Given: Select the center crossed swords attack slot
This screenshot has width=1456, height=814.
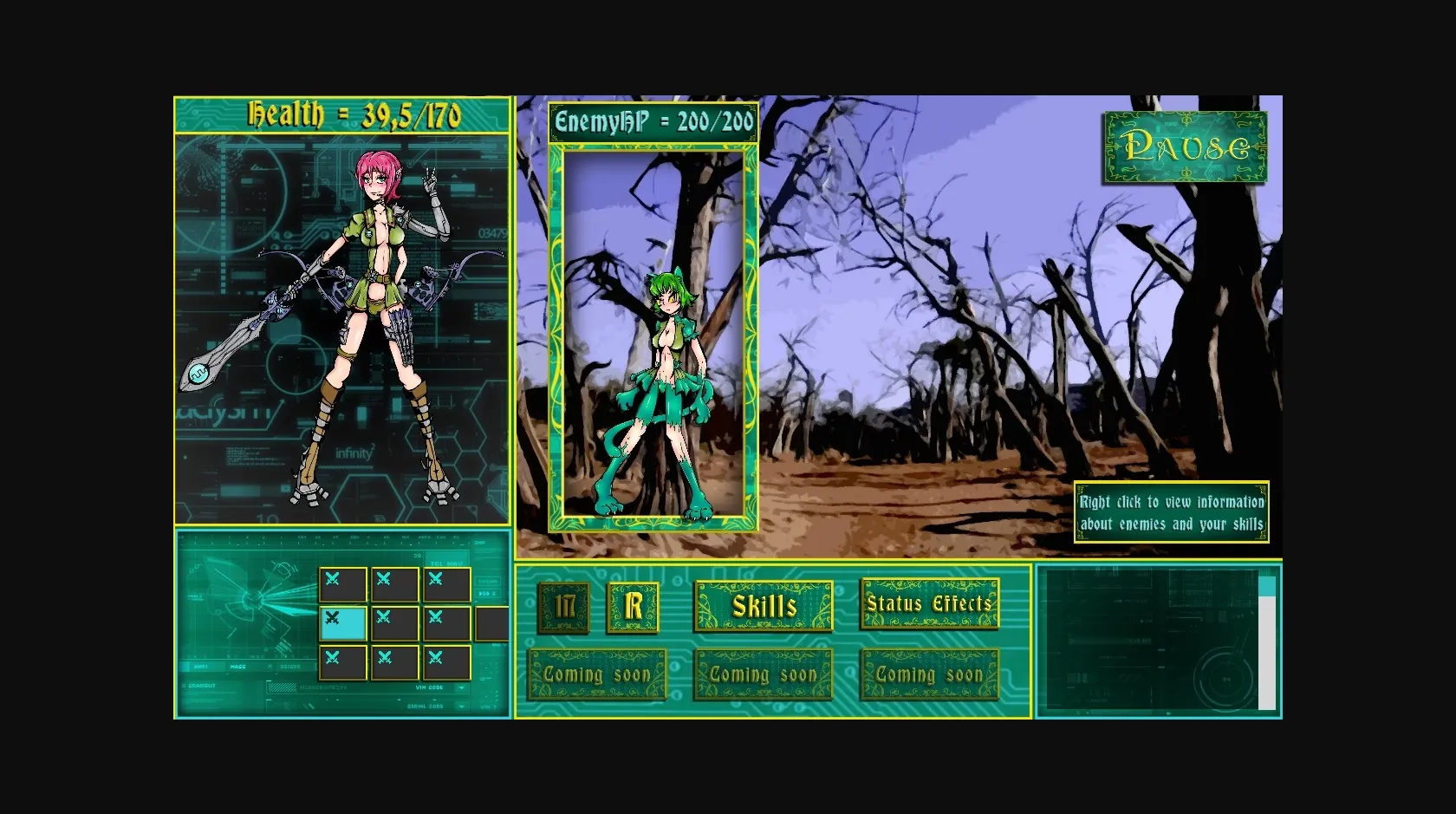Looking at the screenshot, I should [x=395, y=622].
